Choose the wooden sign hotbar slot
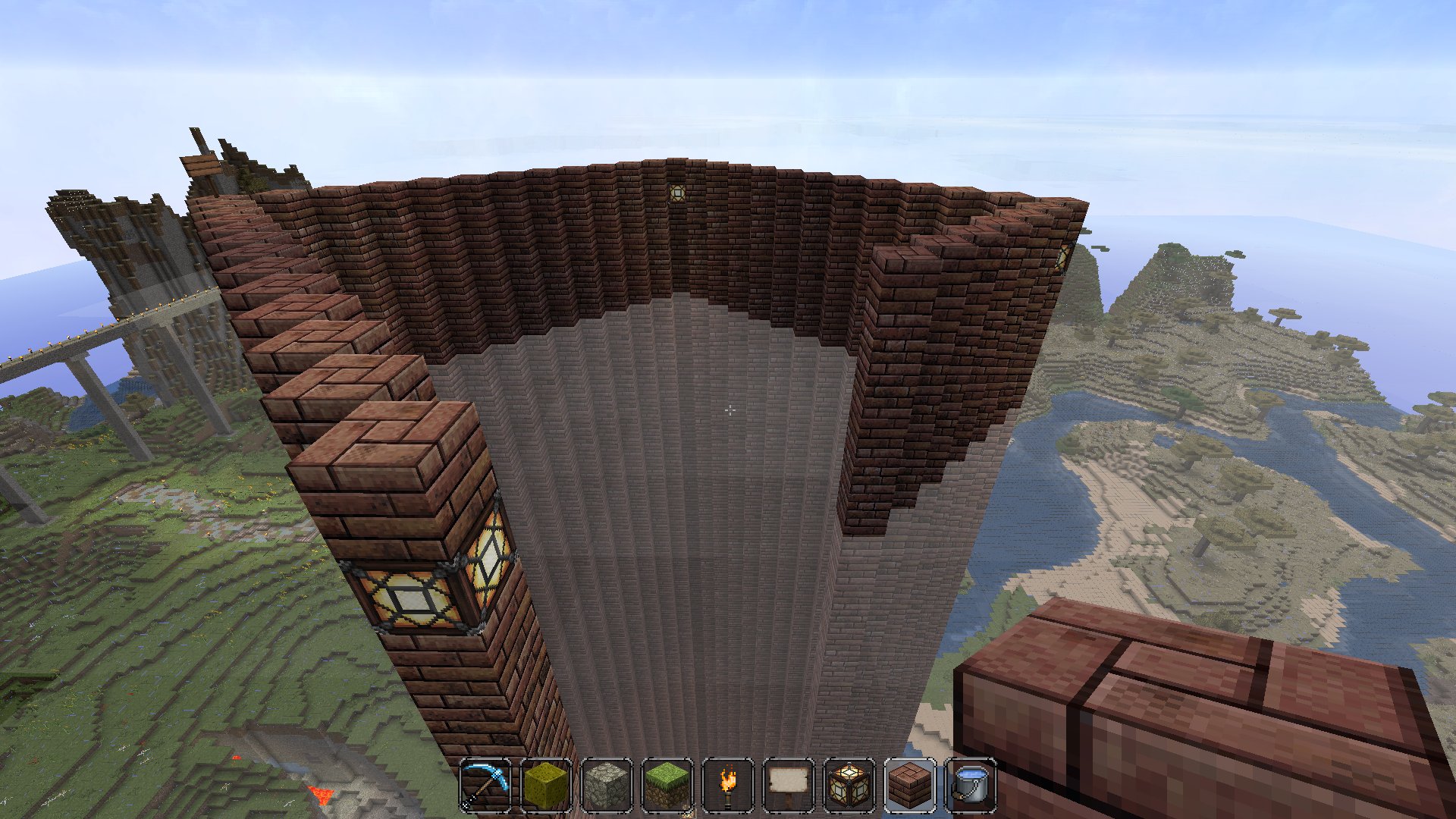Image resolution: width=1456 pixels, height=819 pixels. 789,785
